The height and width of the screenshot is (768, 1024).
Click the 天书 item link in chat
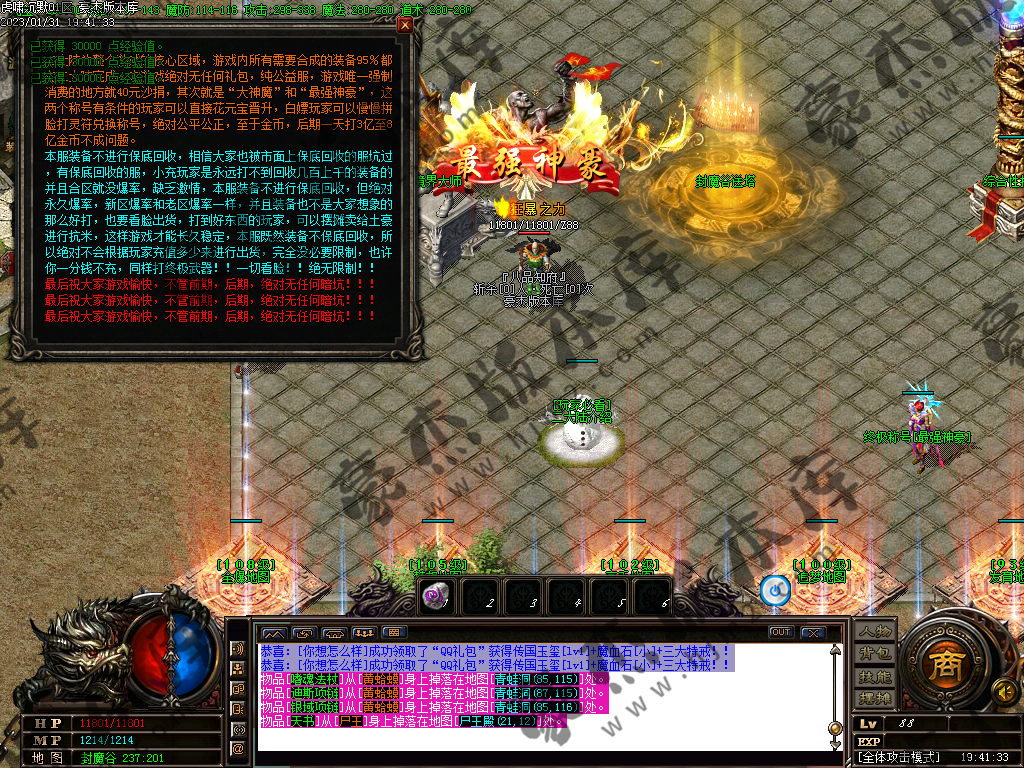click(303, 720)
